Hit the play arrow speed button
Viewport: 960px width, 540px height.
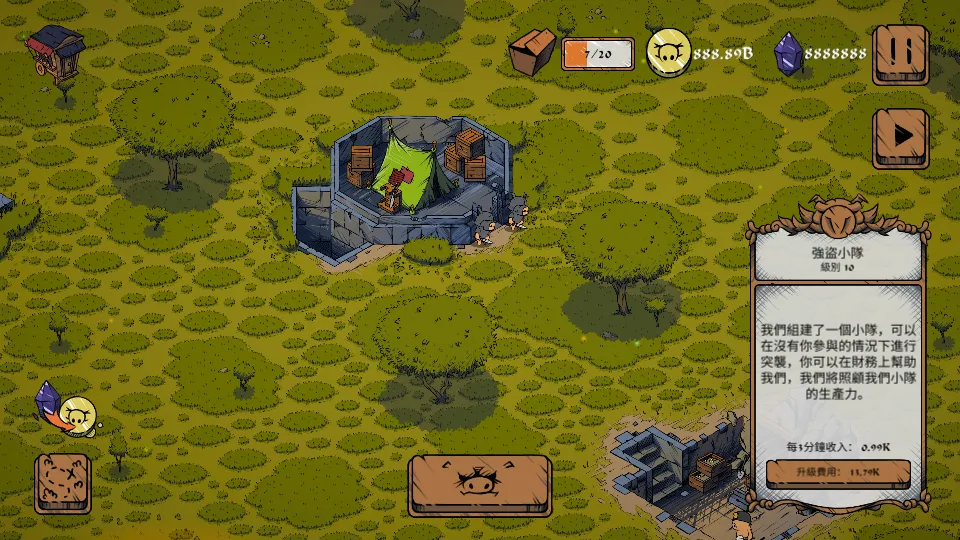(x=900, y=137)
